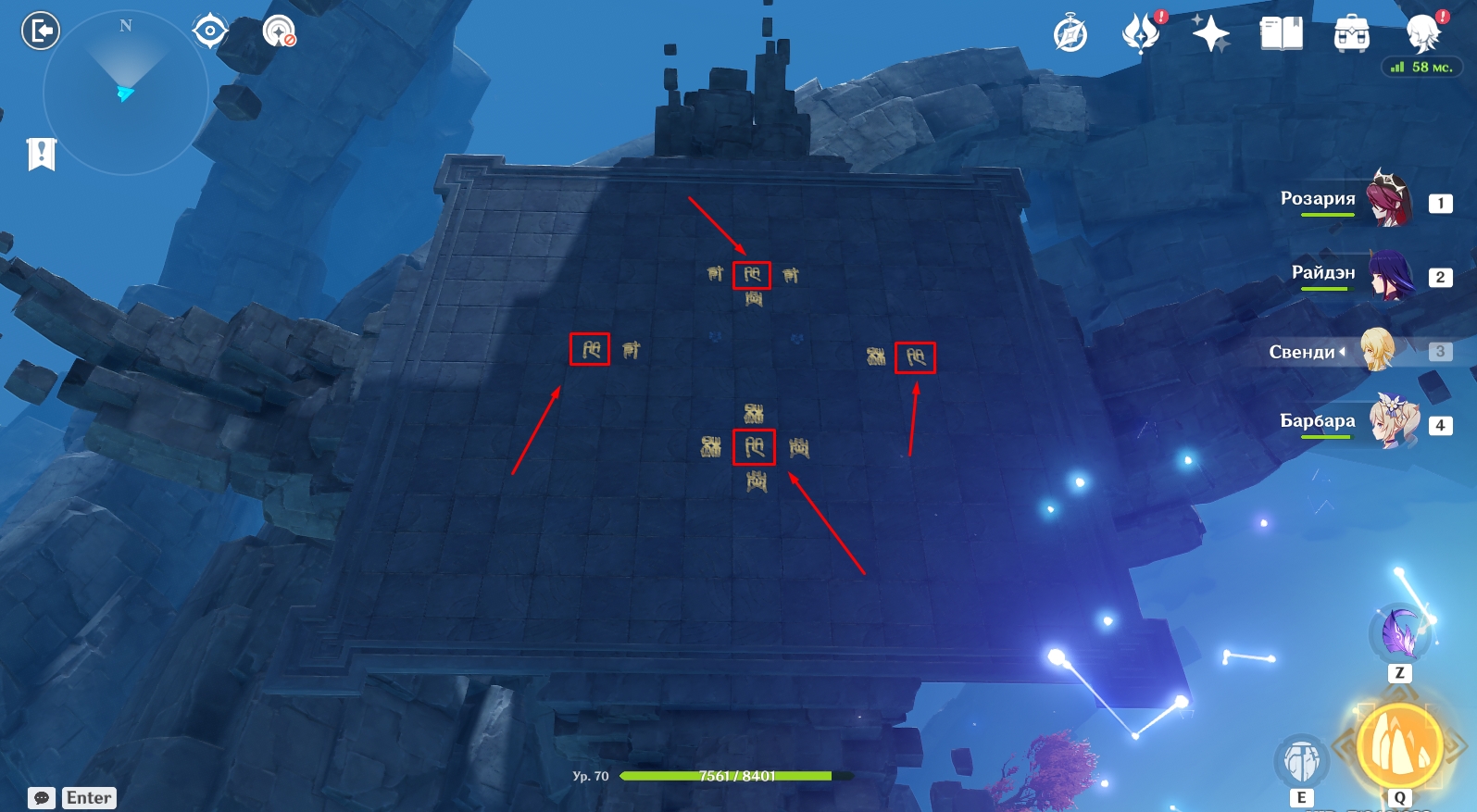
Task: Activate the elemental skill icon
Action: [x=1302, y=761]
